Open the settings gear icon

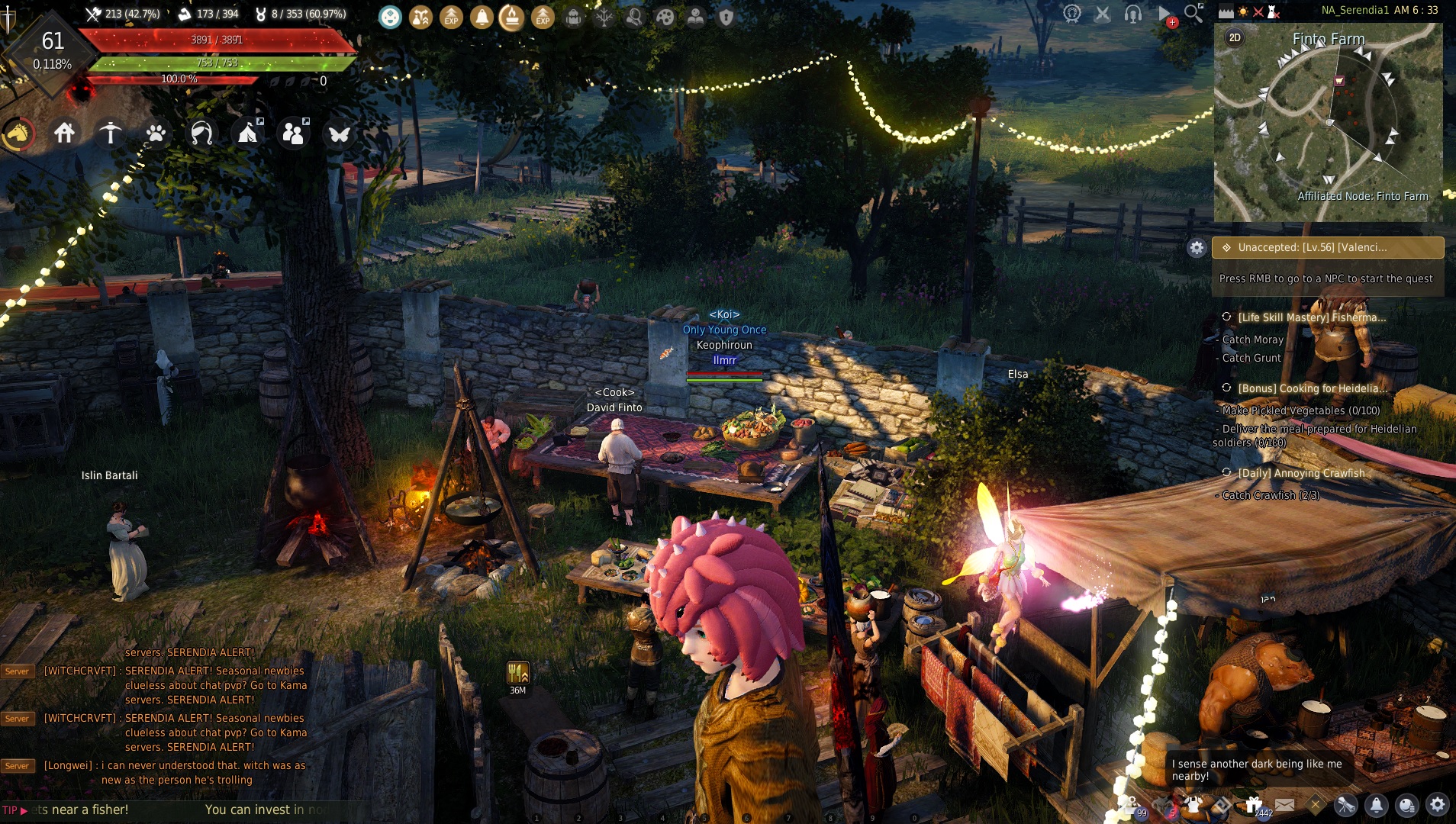coord(1438,804)
